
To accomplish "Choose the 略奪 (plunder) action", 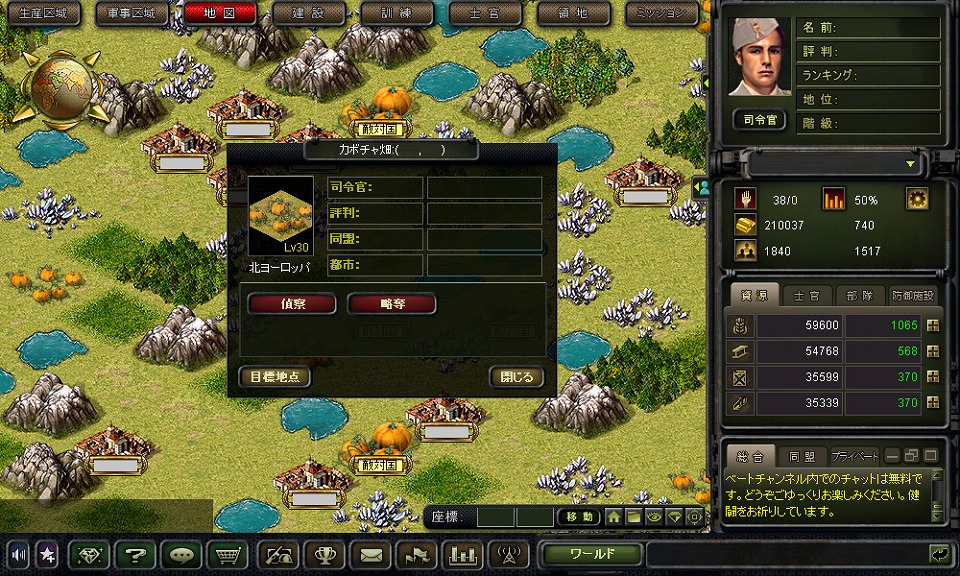I will tap(392, 303).
